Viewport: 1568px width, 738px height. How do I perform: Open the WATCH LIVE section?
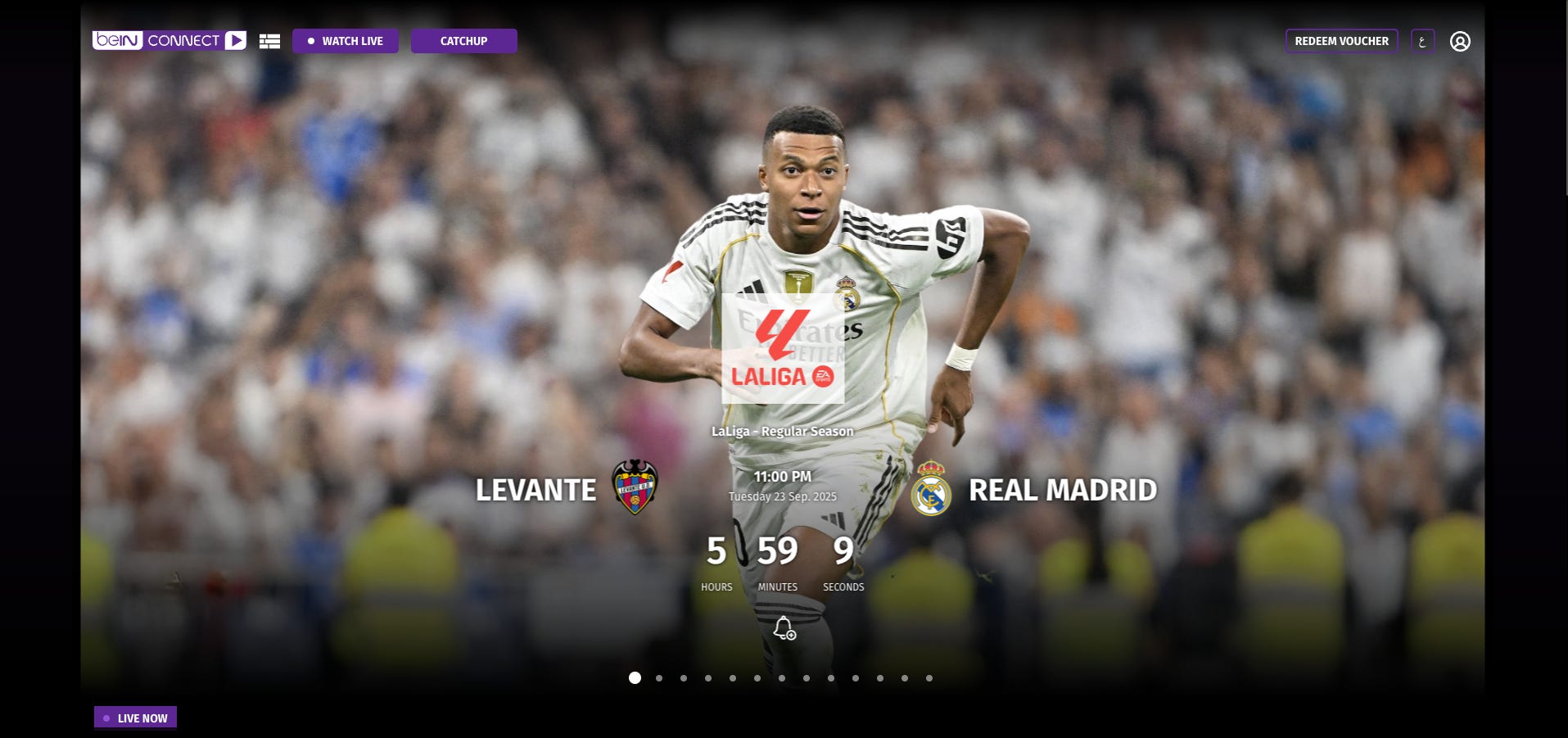[x=345, y=40]
